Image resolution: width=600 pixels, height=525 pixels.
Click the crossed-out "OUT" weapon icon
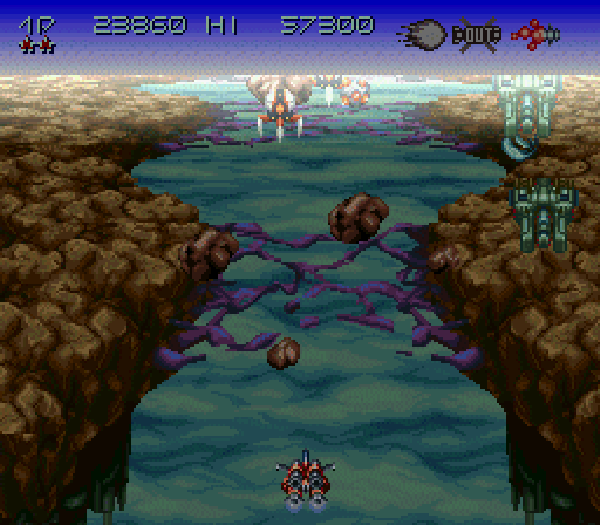coord(476,35)
